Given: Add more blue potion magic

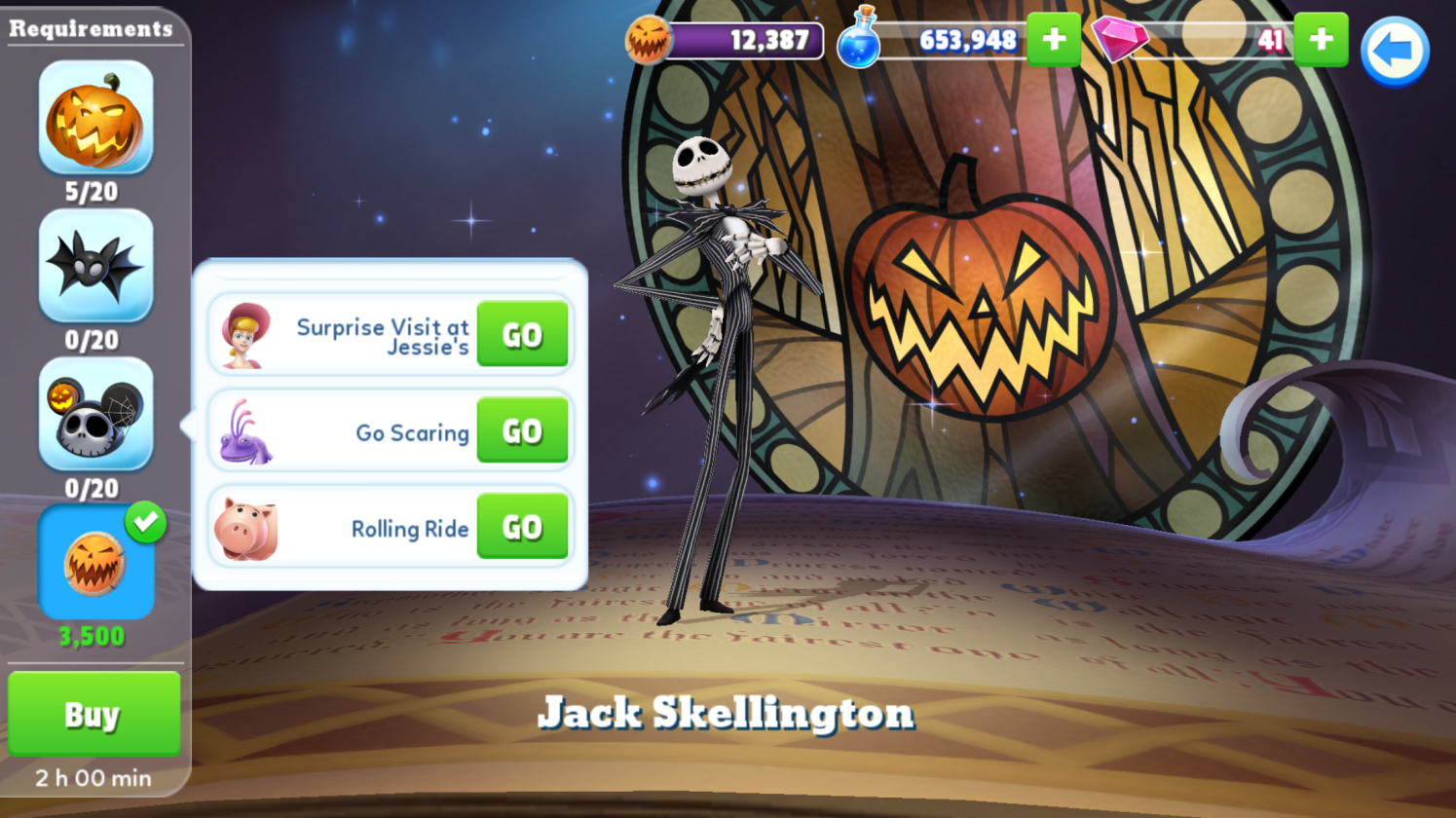Looking at the screenshot, I should [1054, 40].
